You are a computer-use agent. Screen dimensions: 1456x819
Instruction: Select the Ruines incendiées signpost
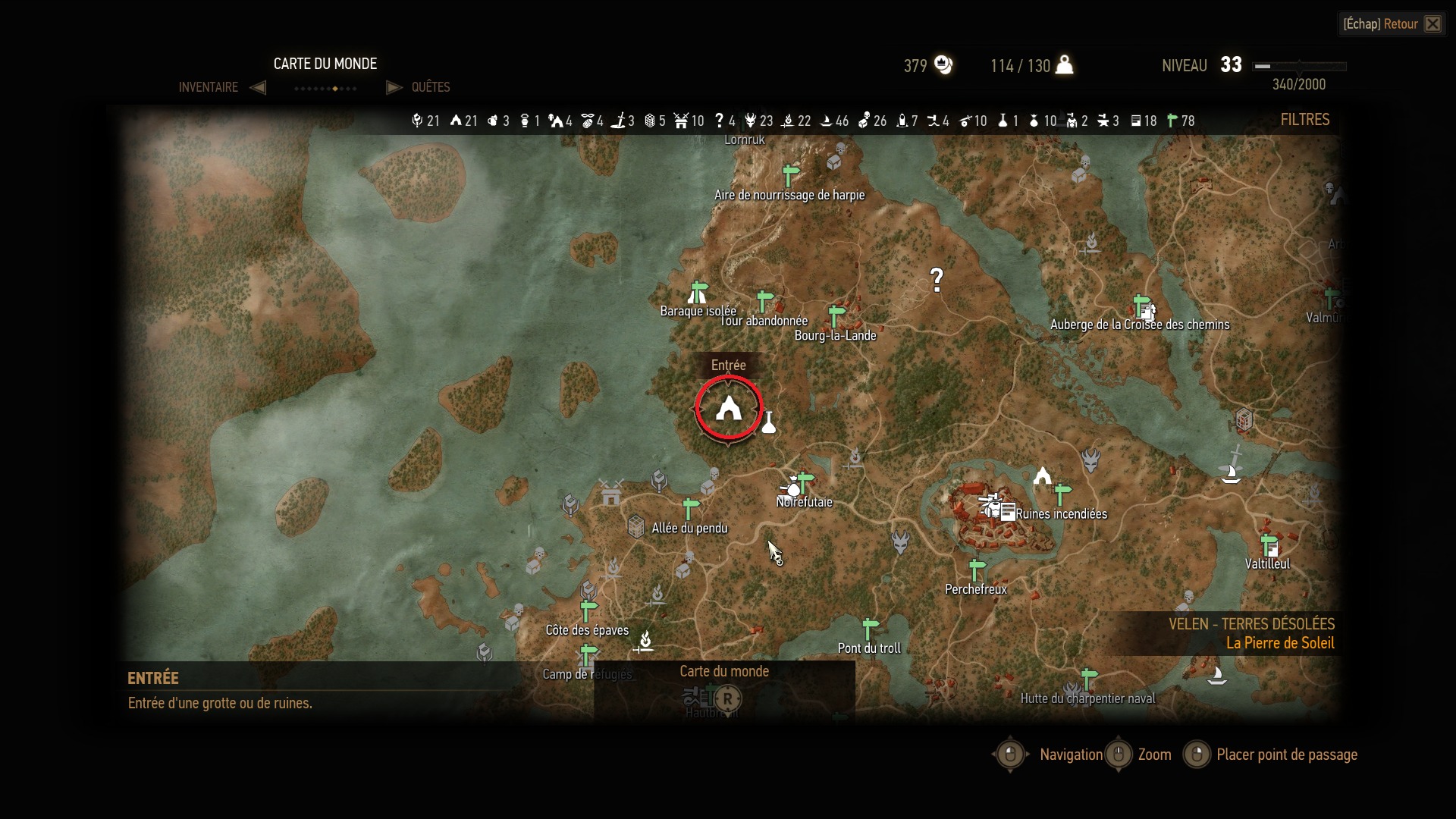(x=1062, y=494)
